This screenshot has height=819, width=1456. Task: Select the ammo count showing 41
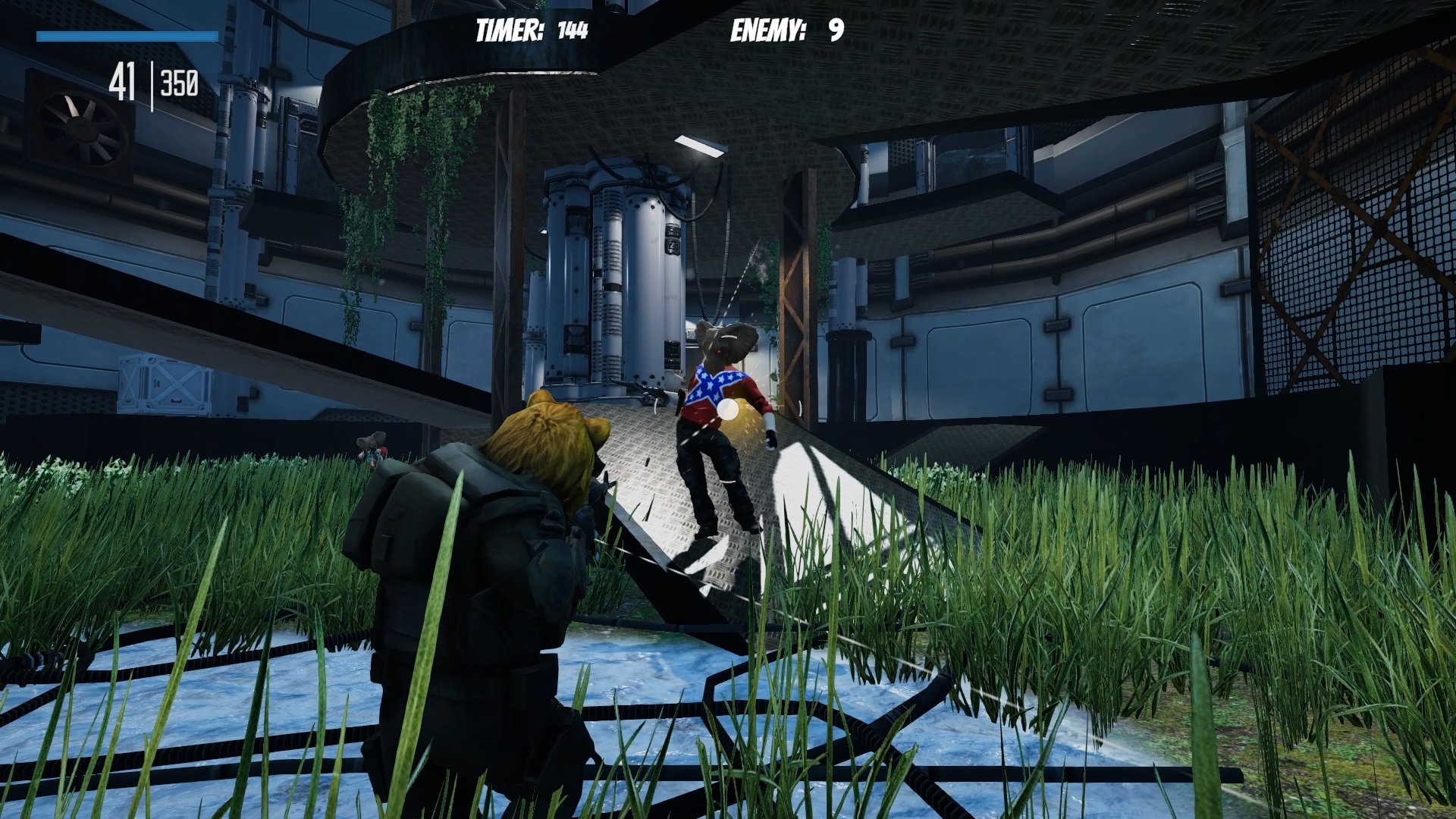pyautogui.click(x=124, y=82)
